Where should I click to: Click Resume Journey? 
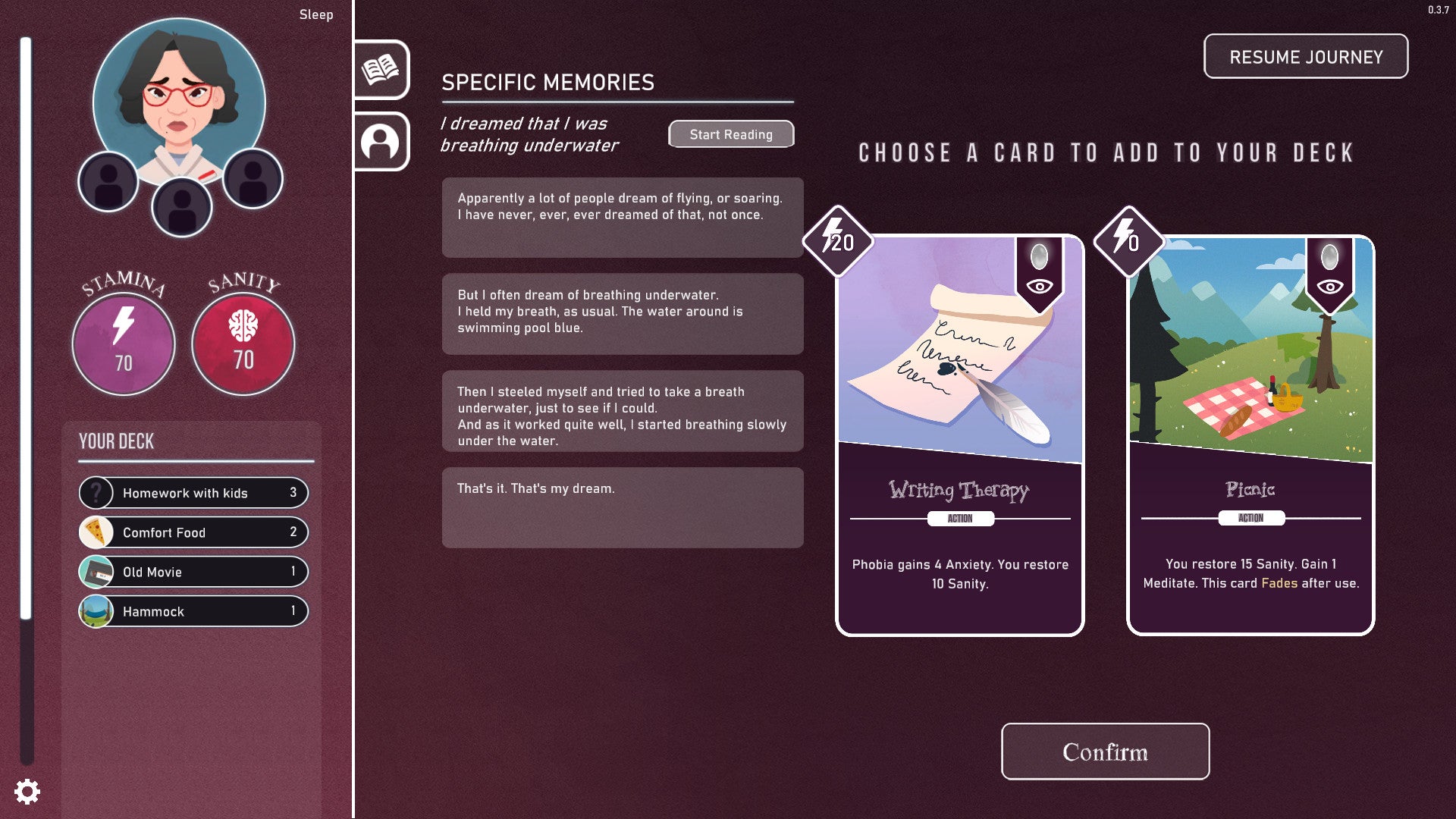coord(1305,56)
